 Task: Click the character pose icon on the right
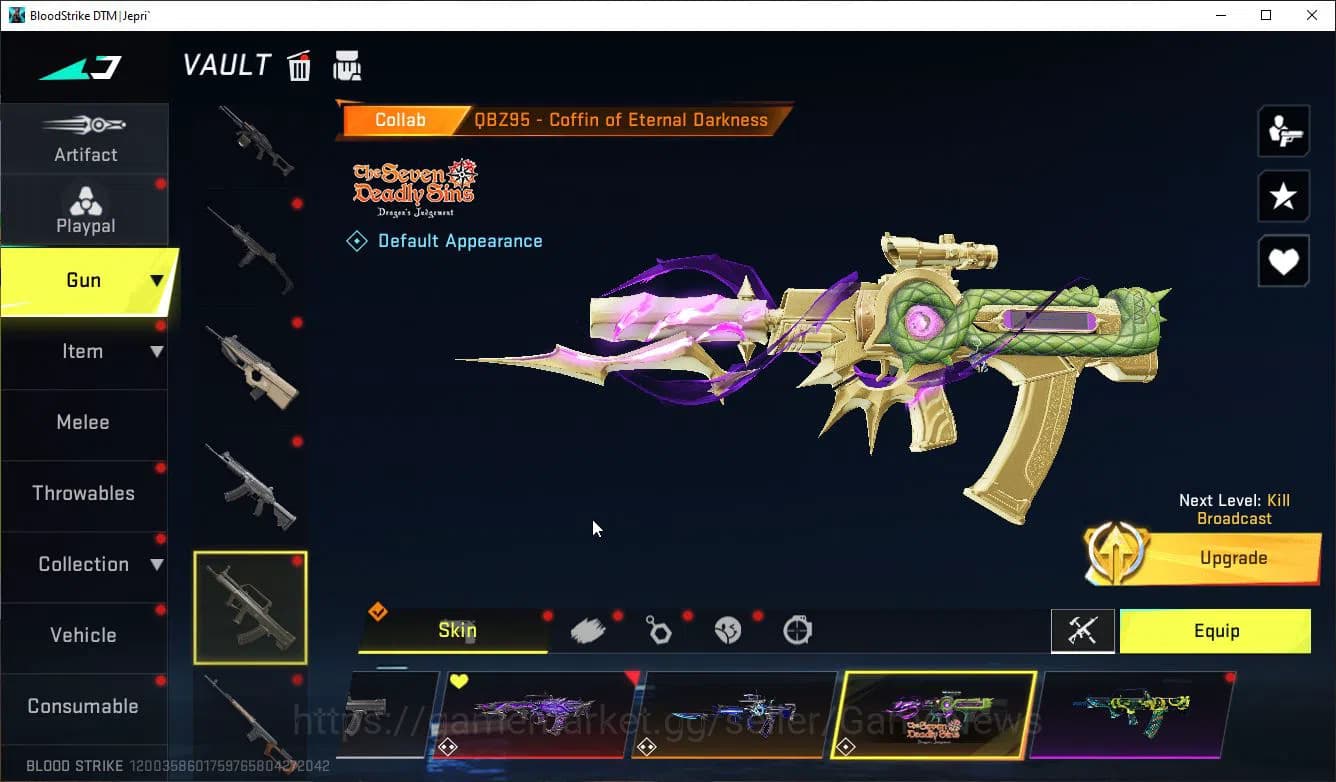[x=1283, y=131]
